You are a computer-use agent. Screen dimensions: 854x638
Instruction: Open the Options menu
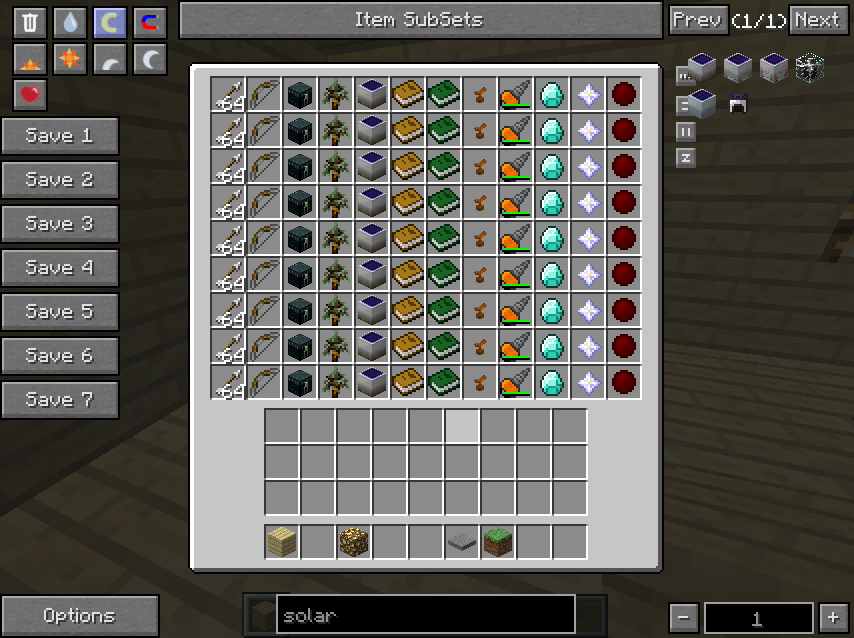pos(79,616)
